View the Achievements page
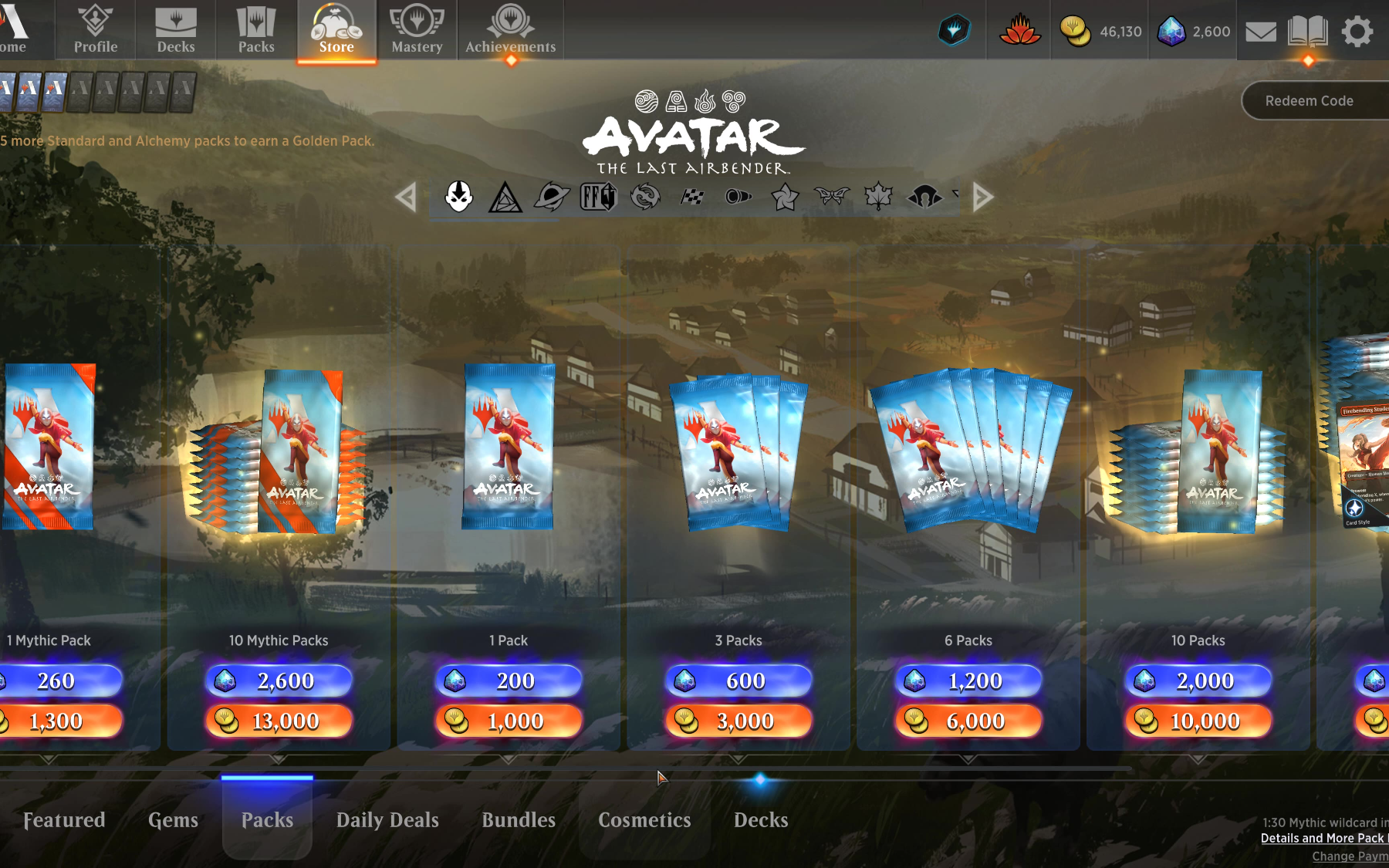The height and width of the screenshot is (868, 1389). click(x=510, y=30)
